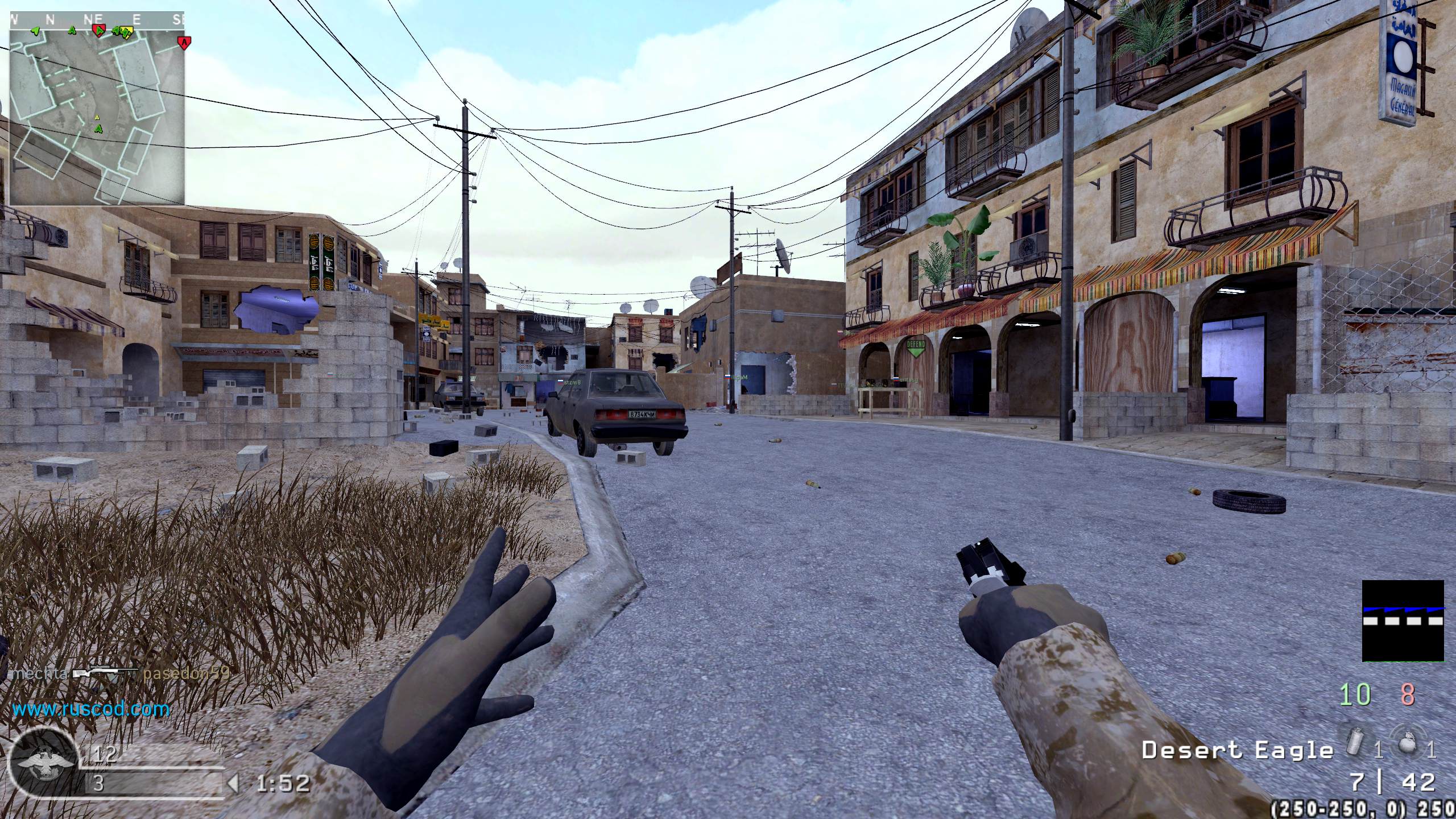This screenshot has width=1456, height=819.
Task: Click the green DEFEND objective marker
Action: pyautogui.click(x=916, y=348)
